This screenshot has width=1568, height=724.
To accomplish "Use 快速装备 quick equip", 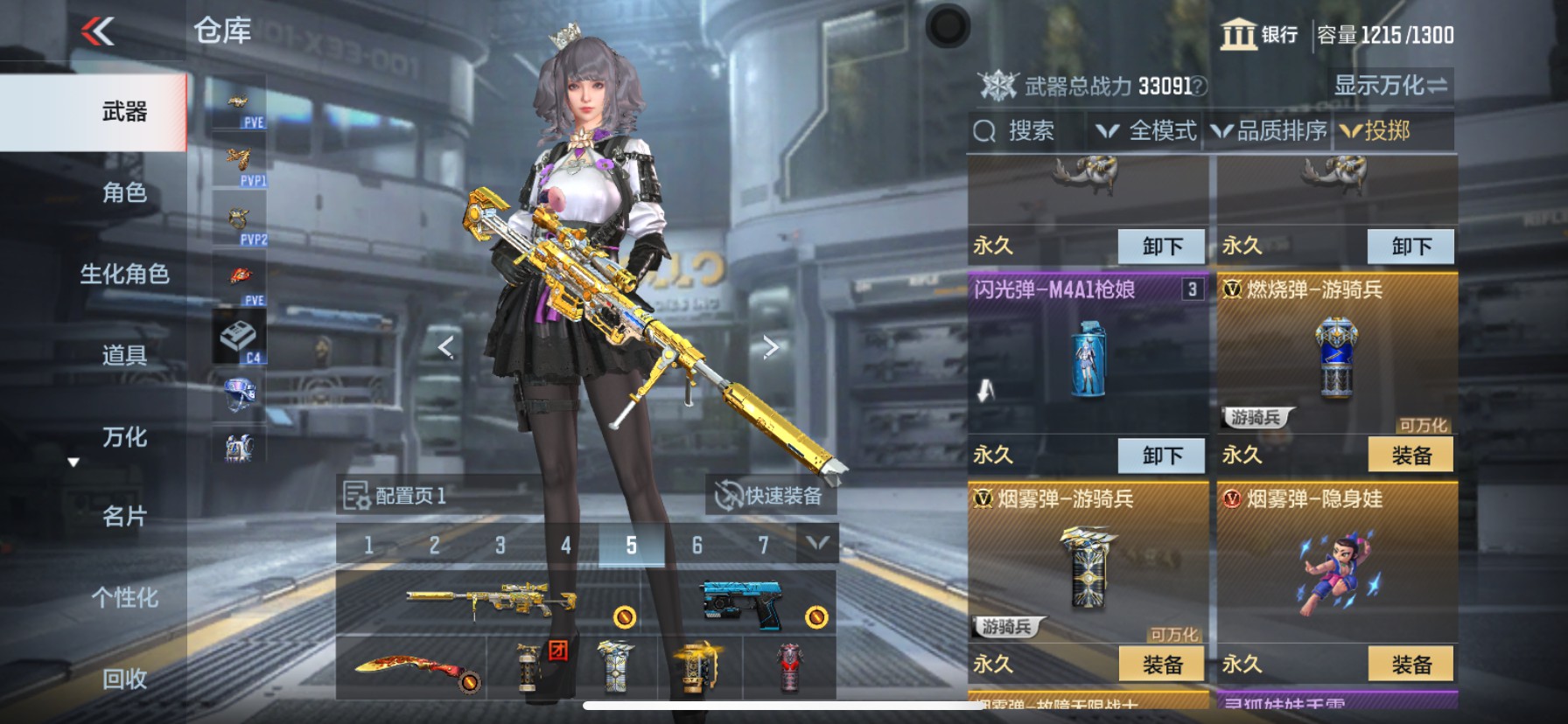I will click(770, 496).
